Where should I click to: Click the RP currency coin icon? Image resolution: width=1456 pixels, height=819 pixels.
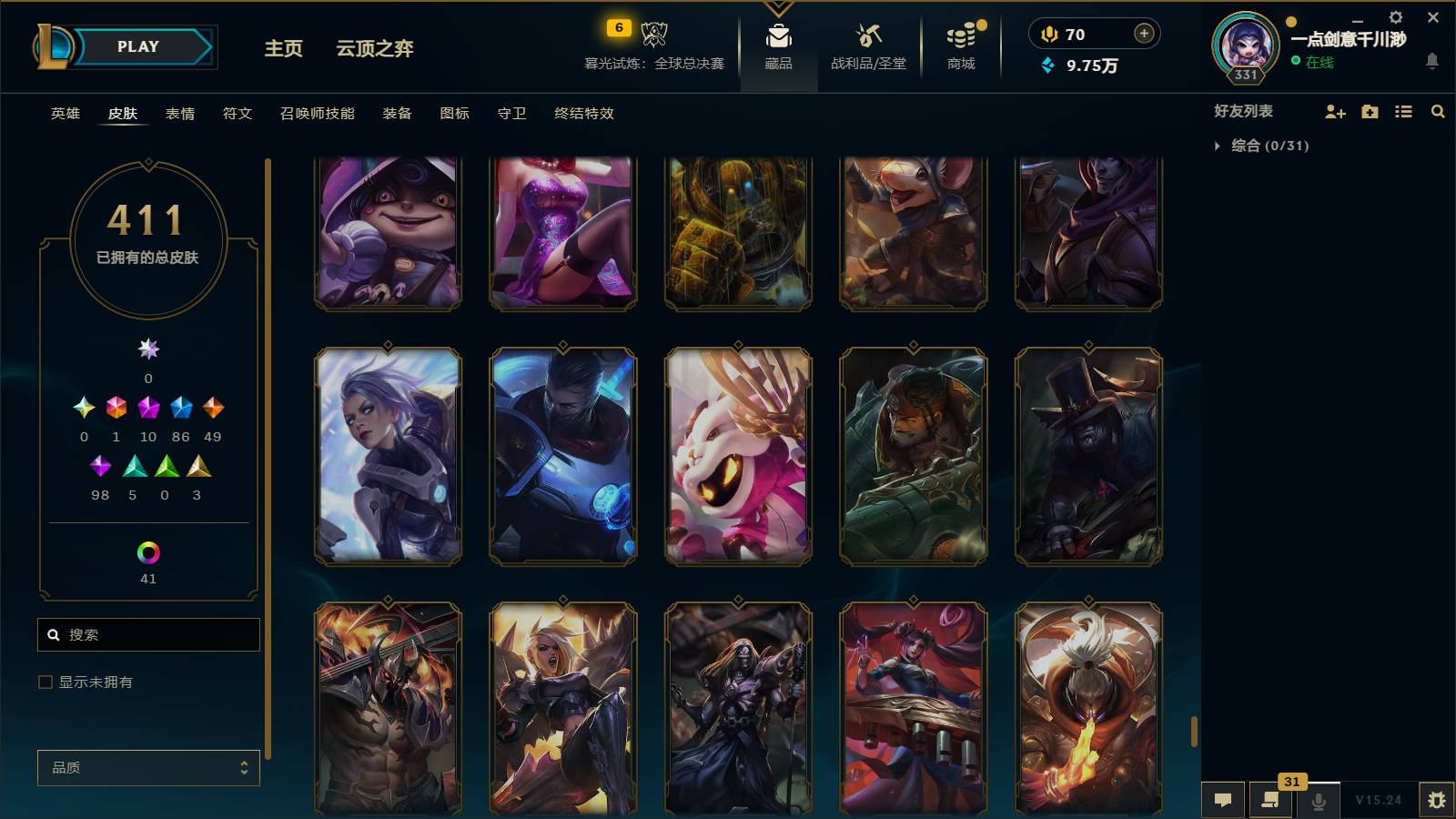[x=1050, y=34]
